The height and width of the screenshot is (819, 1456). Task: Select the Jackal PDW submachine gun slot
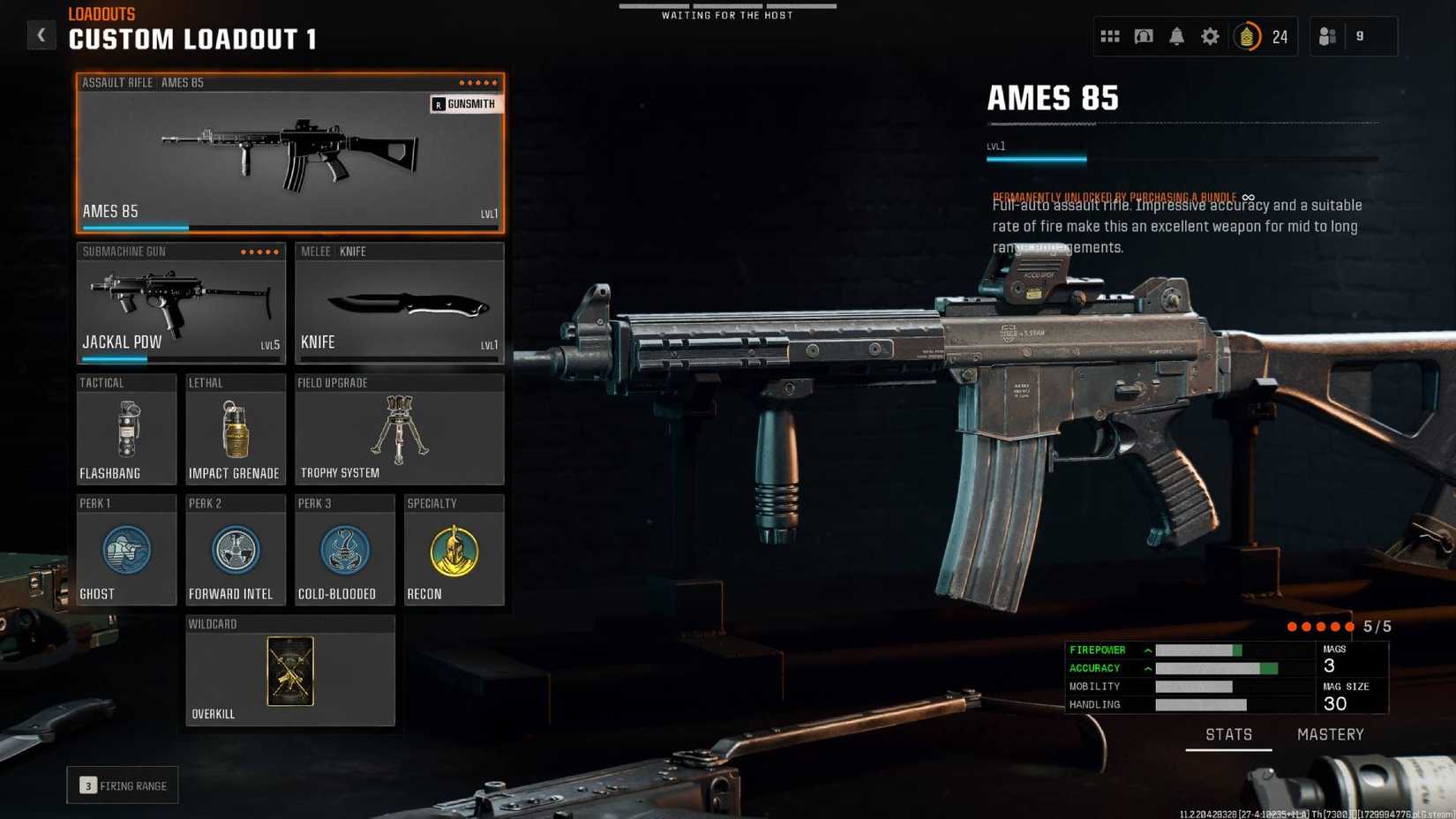(180, 304)
